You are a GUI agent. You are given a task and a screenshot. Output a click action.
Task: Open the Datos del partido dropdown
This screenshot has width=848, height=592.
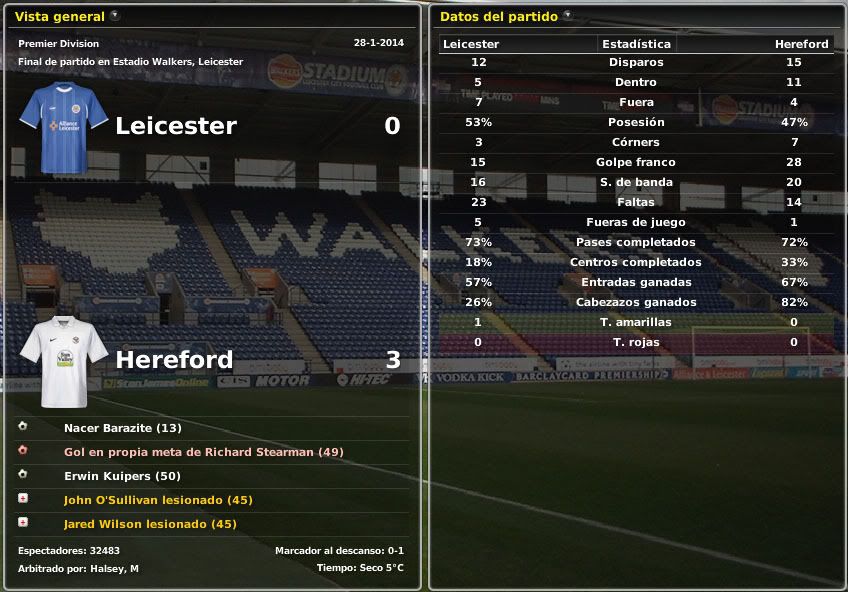click(x=568, y=16)
